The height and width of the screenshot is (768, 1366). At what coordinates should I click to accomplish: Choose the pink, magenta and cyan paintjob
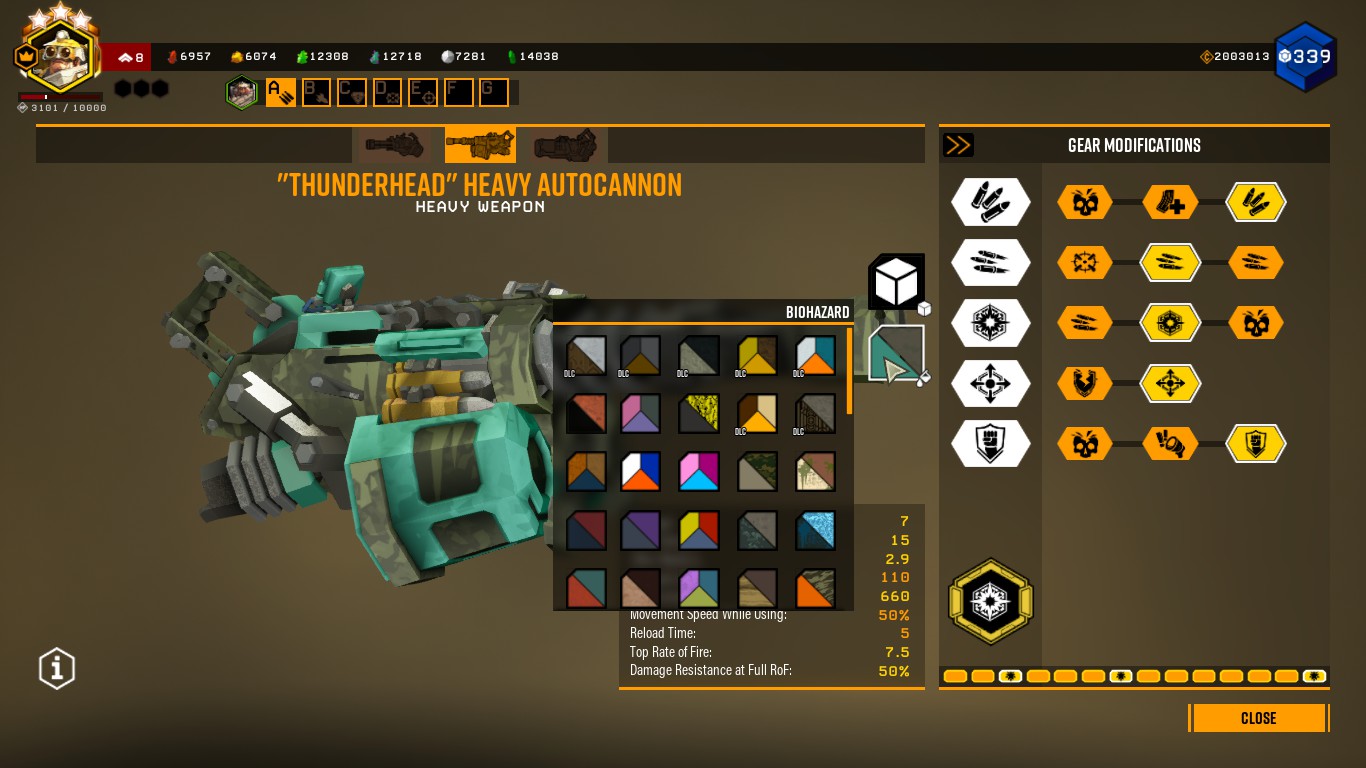click(x=699, y=472)
